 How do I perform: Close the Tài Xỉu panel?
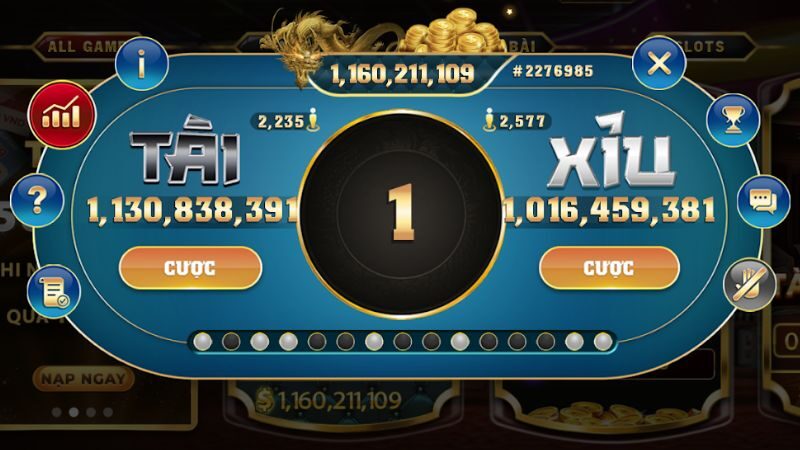(658, 64)
